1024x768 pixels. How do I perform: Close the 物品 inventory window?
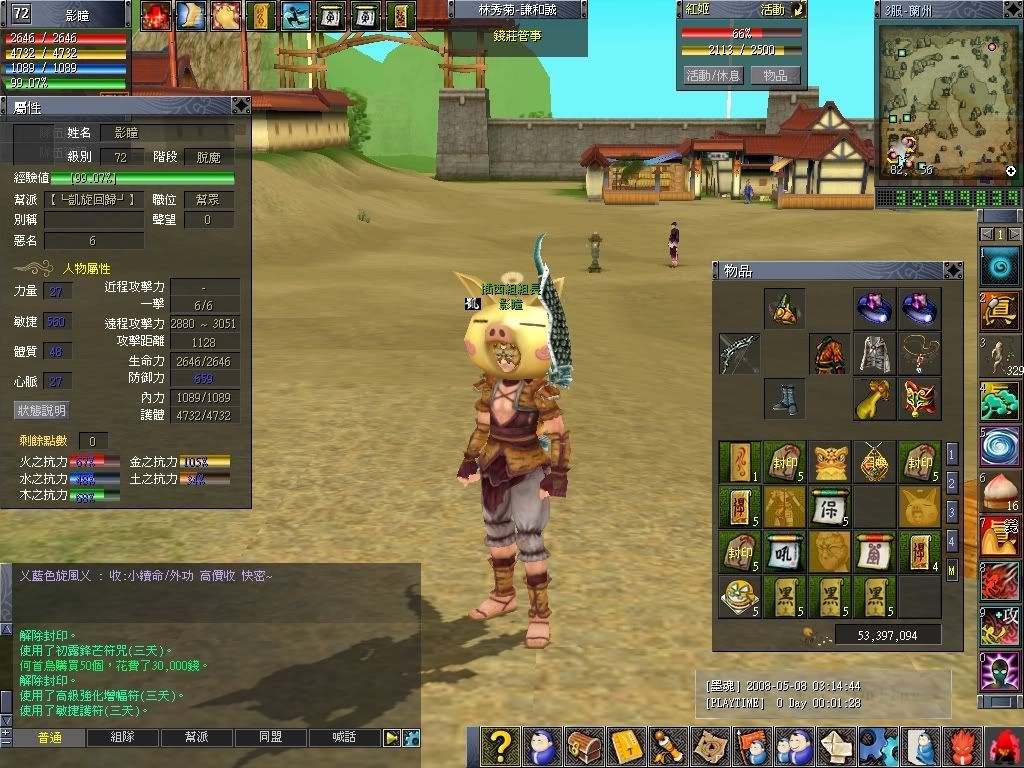click(951, 270)
